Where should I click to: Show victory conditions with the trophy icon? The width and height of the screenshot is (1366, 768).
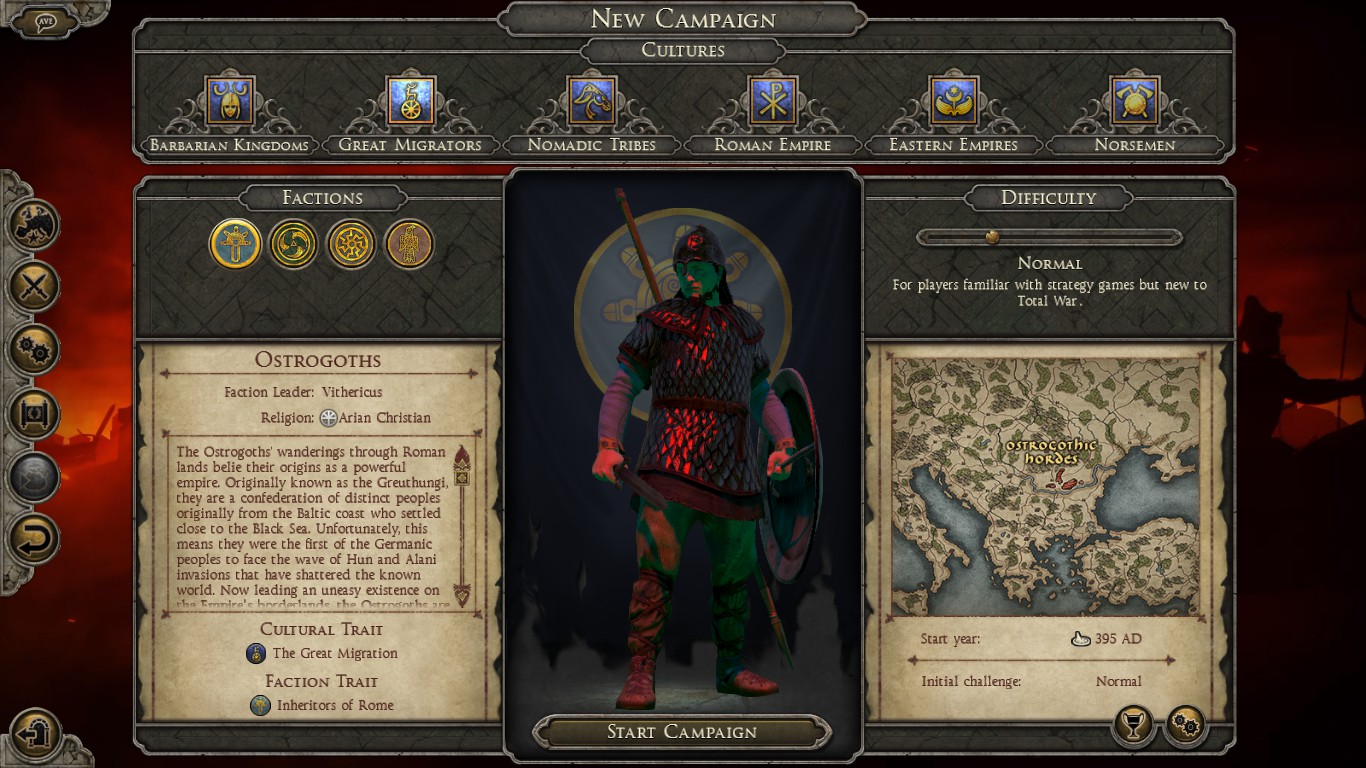click(x=1133, y=726)
